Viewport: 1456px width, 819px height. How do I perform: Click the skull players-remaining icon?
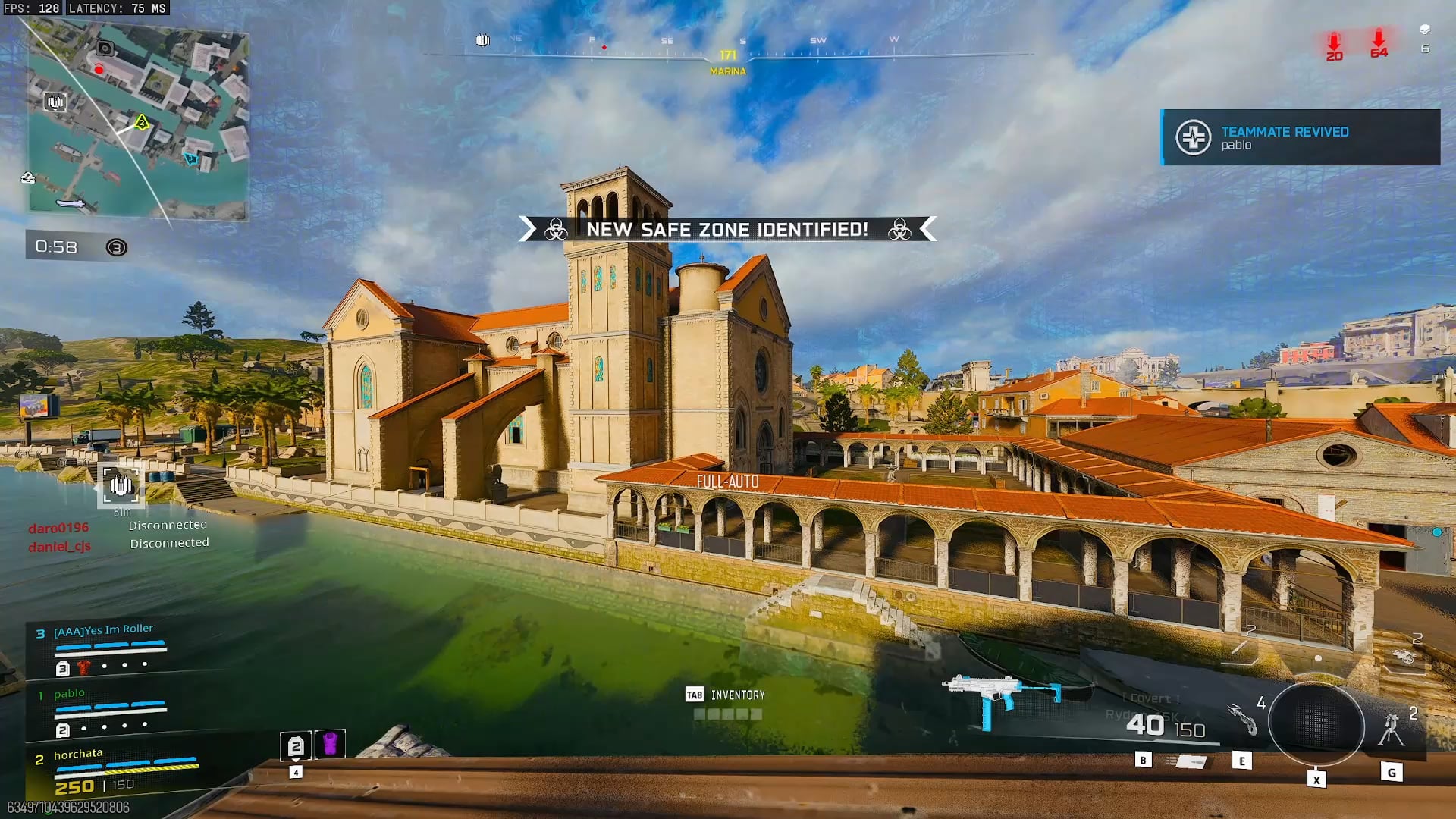(1424, 30)
